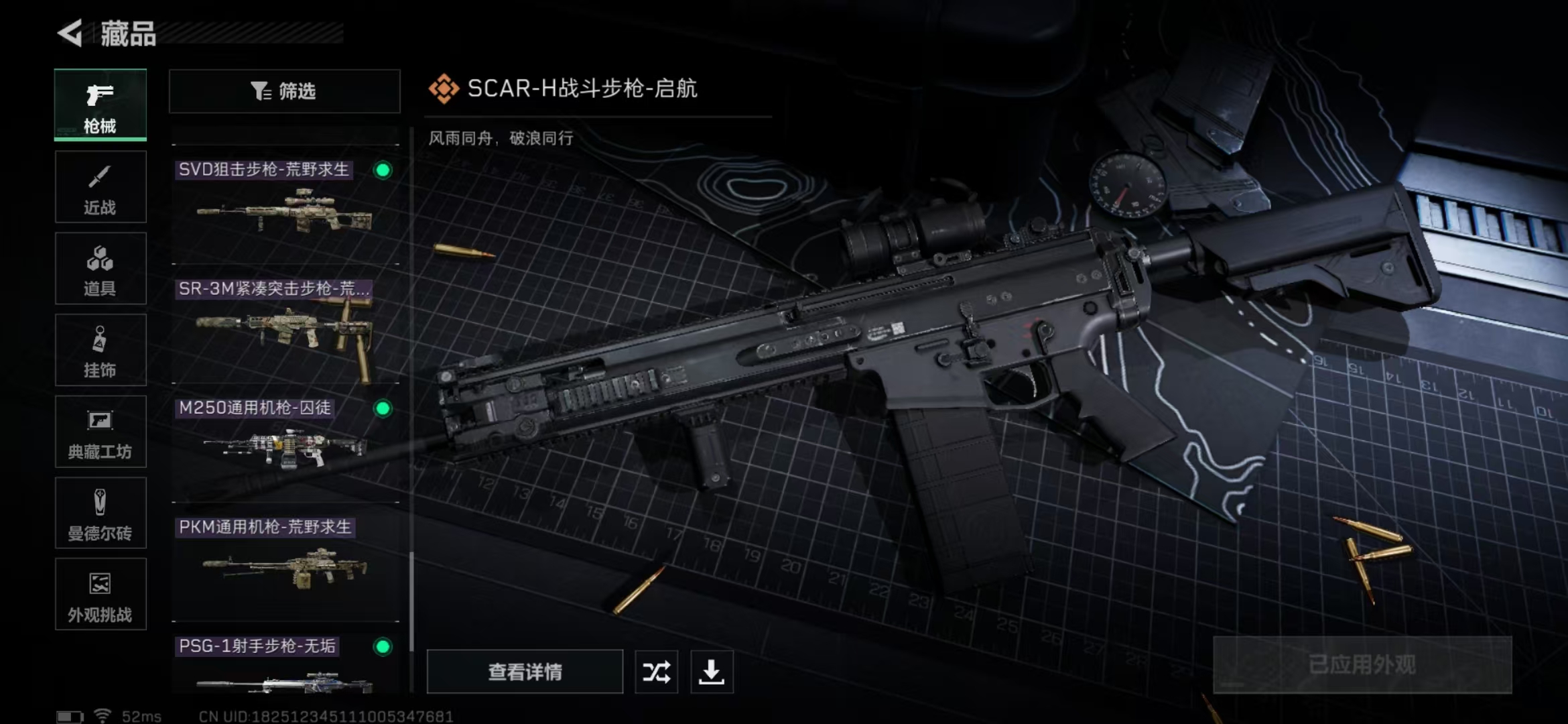The image size is (1568, 724).
Task: Switch to the 曼德尔砖 tab
Action: click(101, 514)
